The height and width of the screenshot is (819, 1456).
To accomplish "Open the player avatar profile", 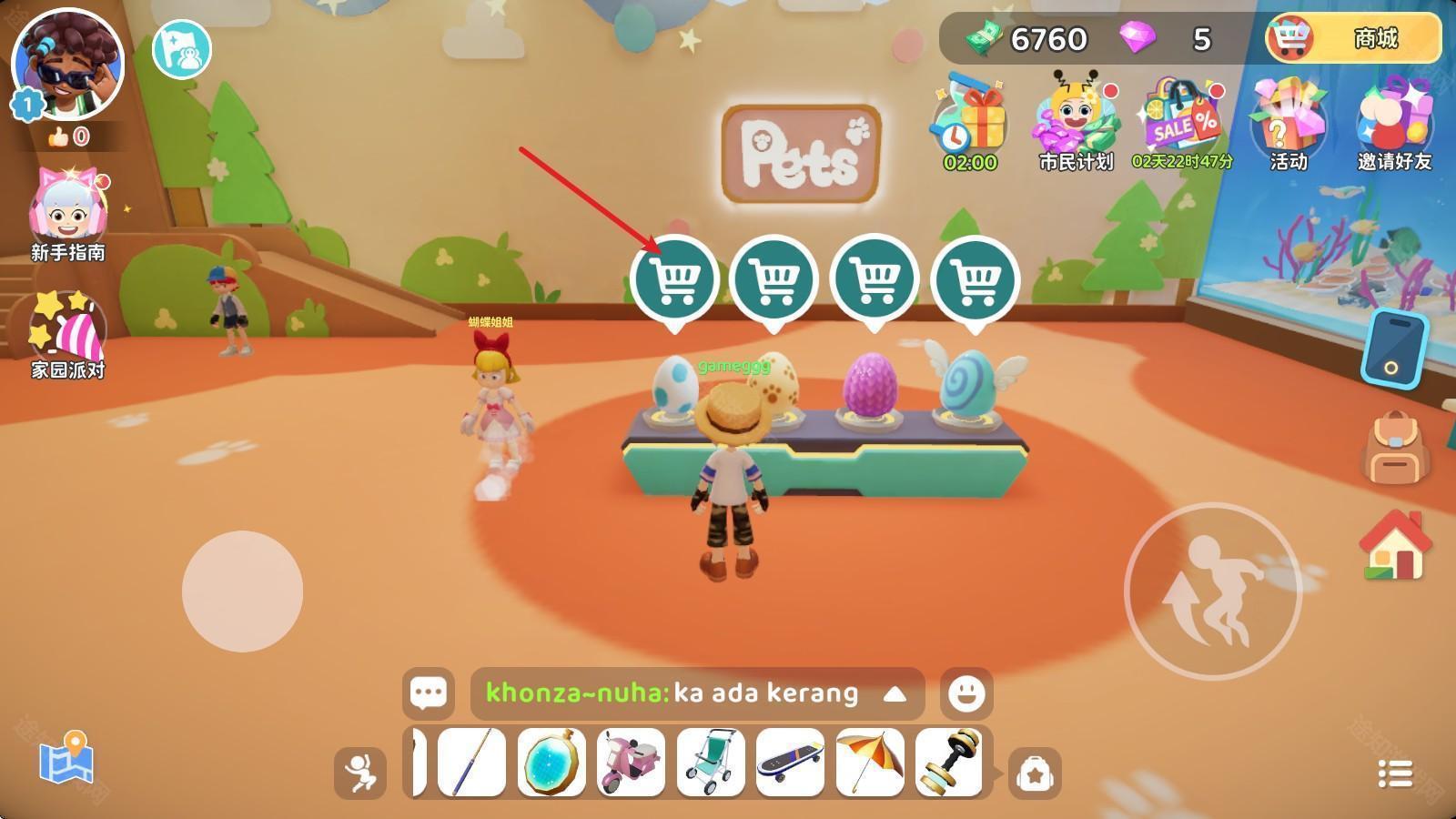I will pyautogui.click(x=67, y=64).
